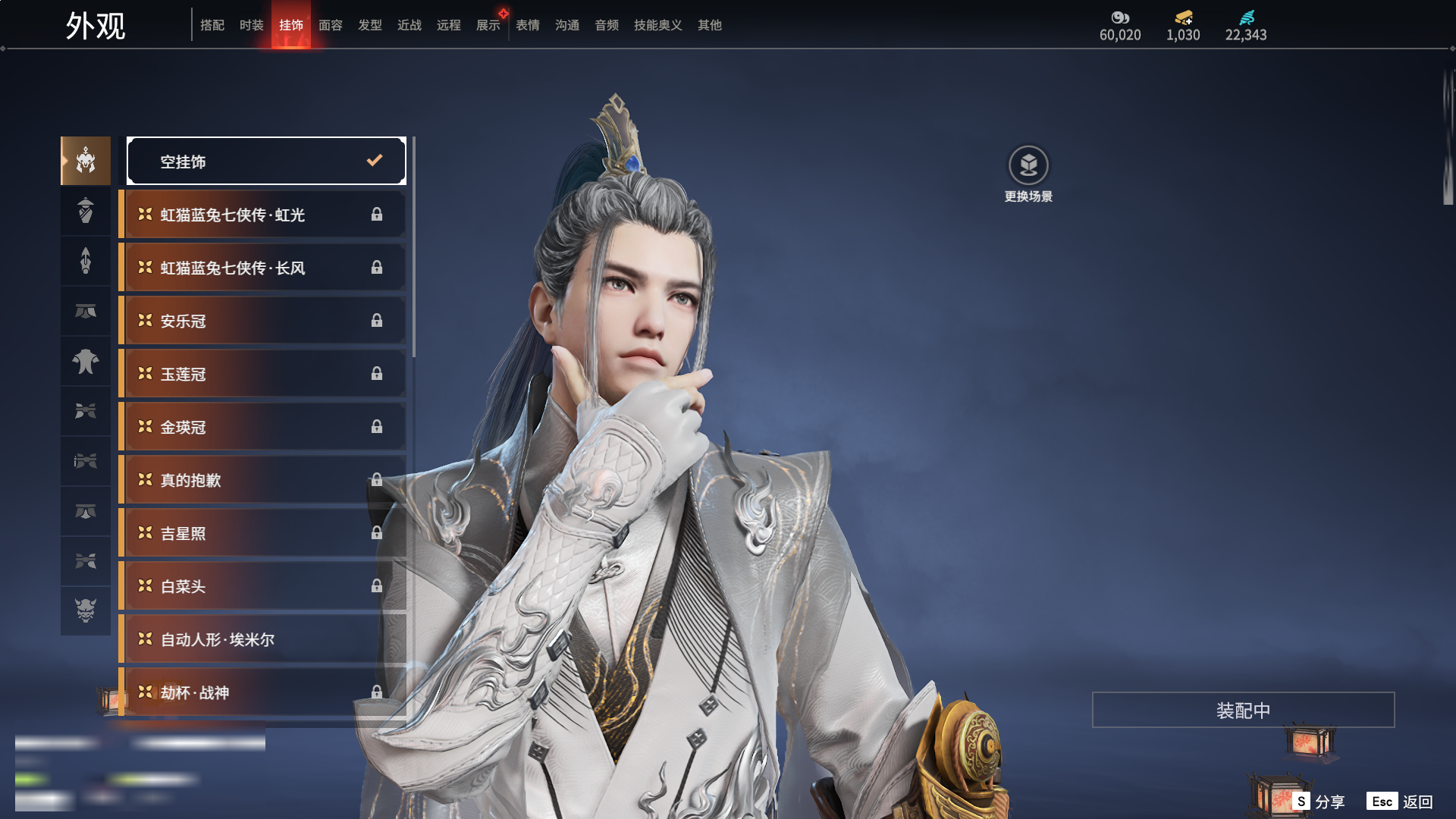Open the 分享 share option
Image resolution: width=1456 pixels, height=819 pixels.
pyautogui.click(x=1319, y=802)
